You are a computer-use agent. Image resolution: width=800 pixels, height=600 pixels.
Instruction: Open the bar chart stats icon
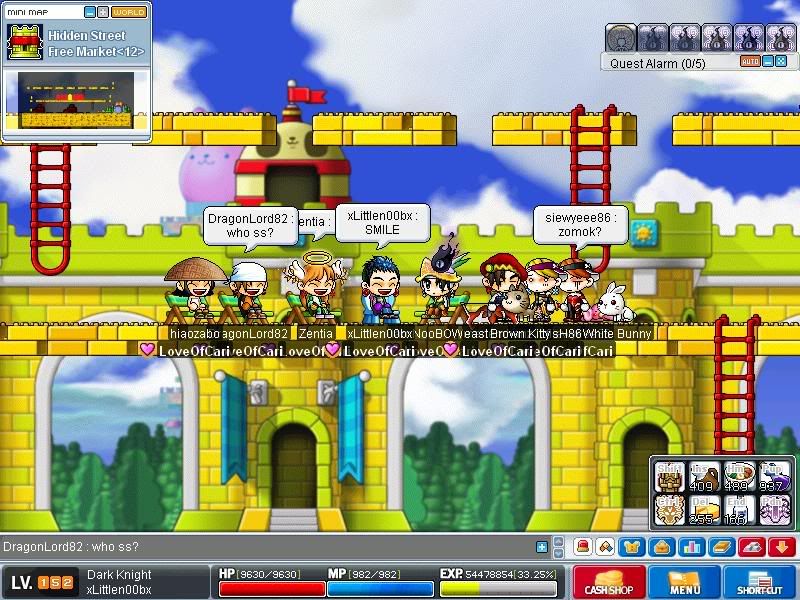click(692, 547)
